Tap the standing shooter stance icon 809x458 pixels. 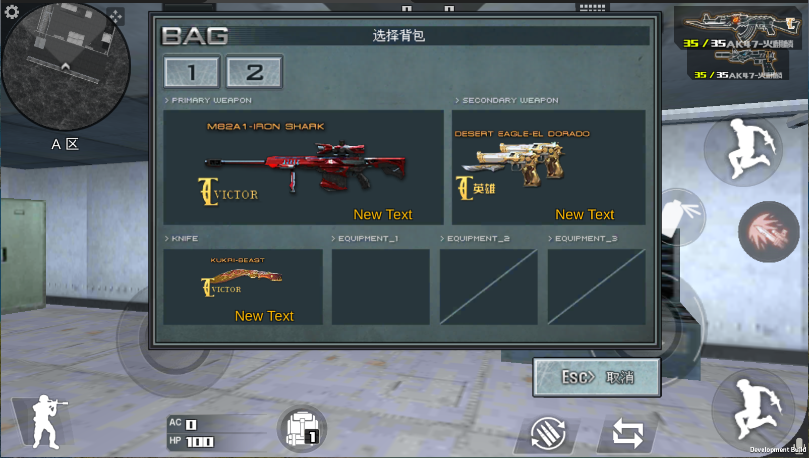pos(43,422)
